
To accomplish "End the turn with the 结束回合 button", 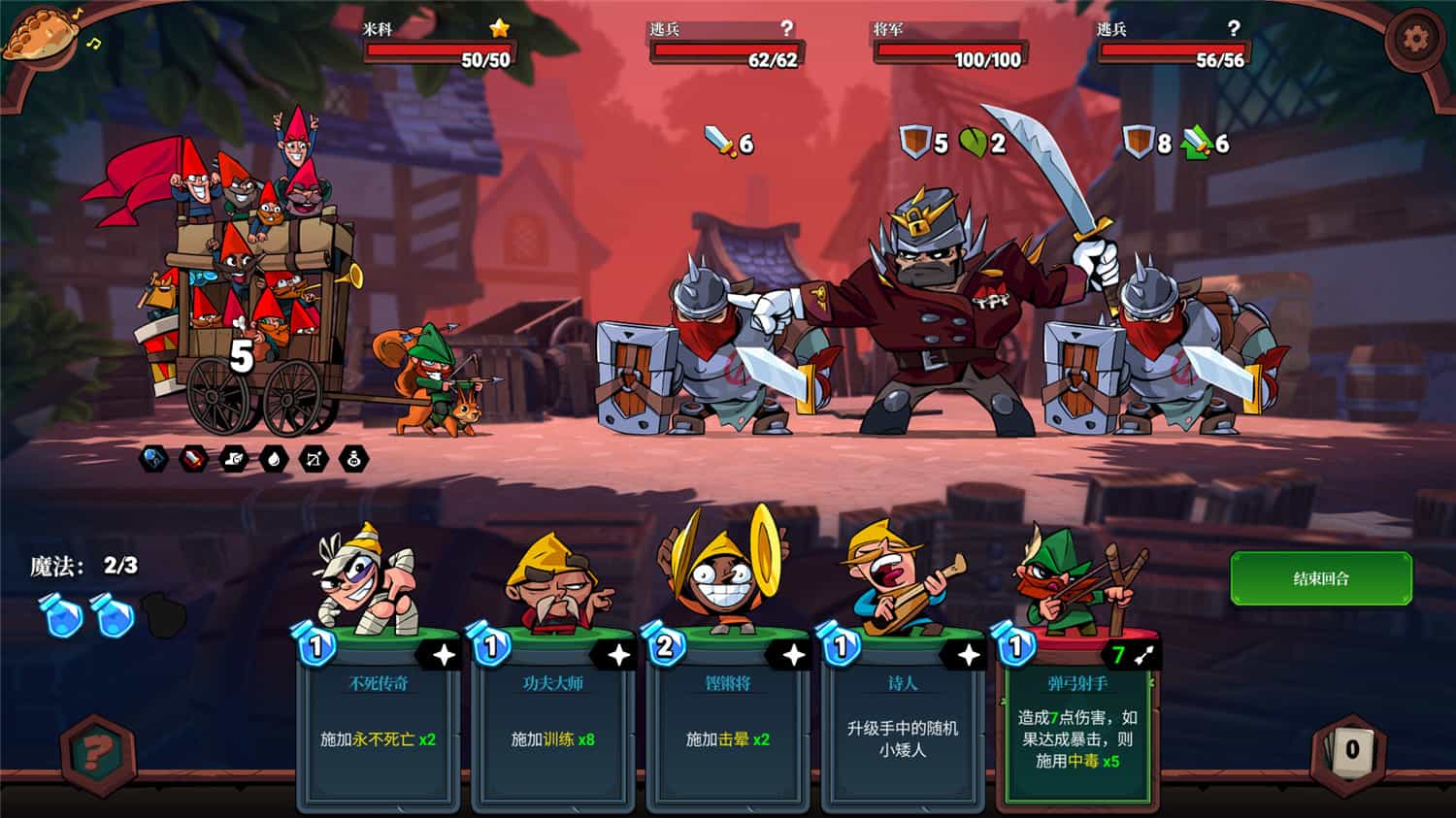I will [x=1320, y=578].
